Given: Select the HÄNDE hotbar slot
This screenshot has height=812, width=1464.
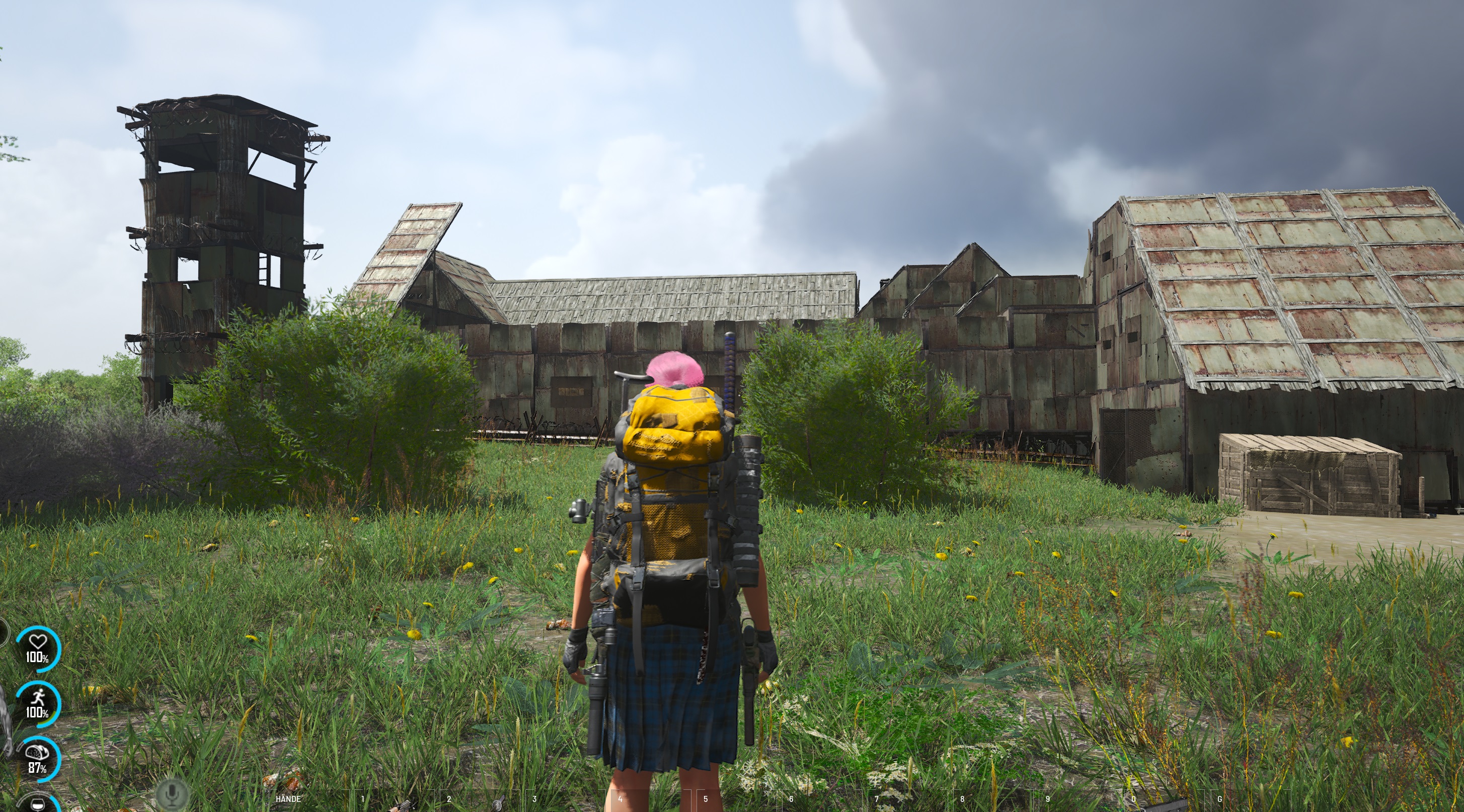Looking at the screenshot, I should point(310,800).
